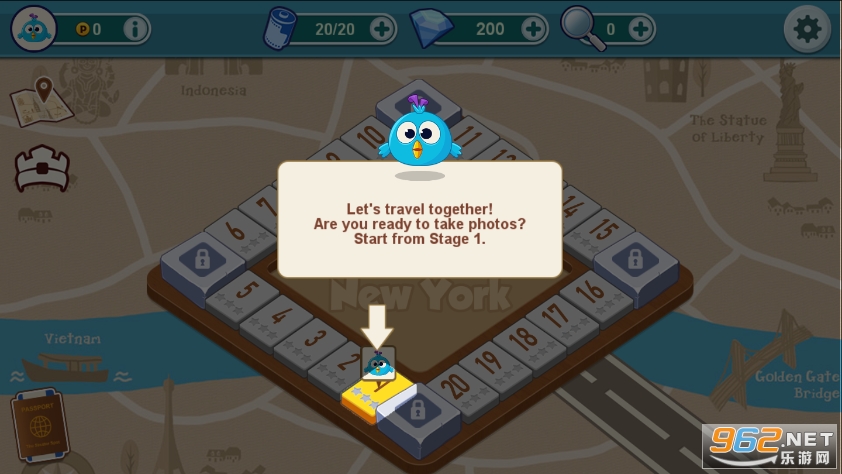Tap the blue bird player avatar

click(34, 29)
